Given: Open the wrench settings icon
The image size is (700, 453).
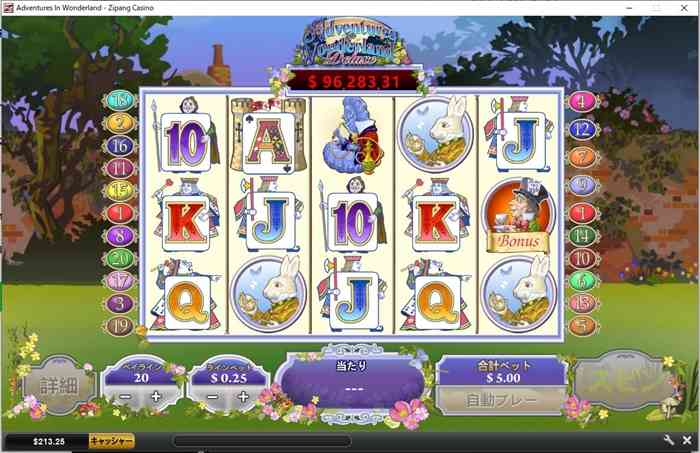Looking at the screenshot, I should tap(669, 440).
